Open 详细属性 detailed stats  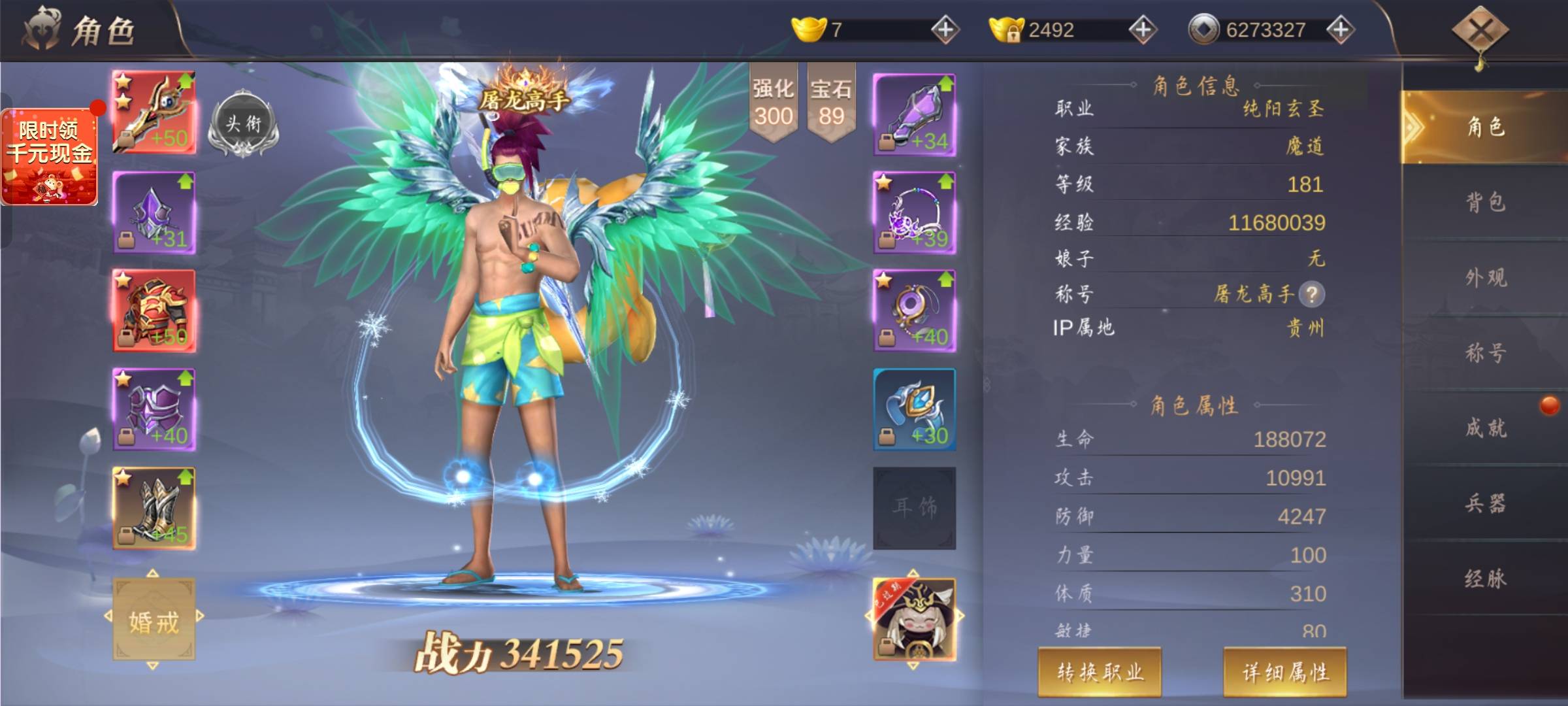(1284, 672)
